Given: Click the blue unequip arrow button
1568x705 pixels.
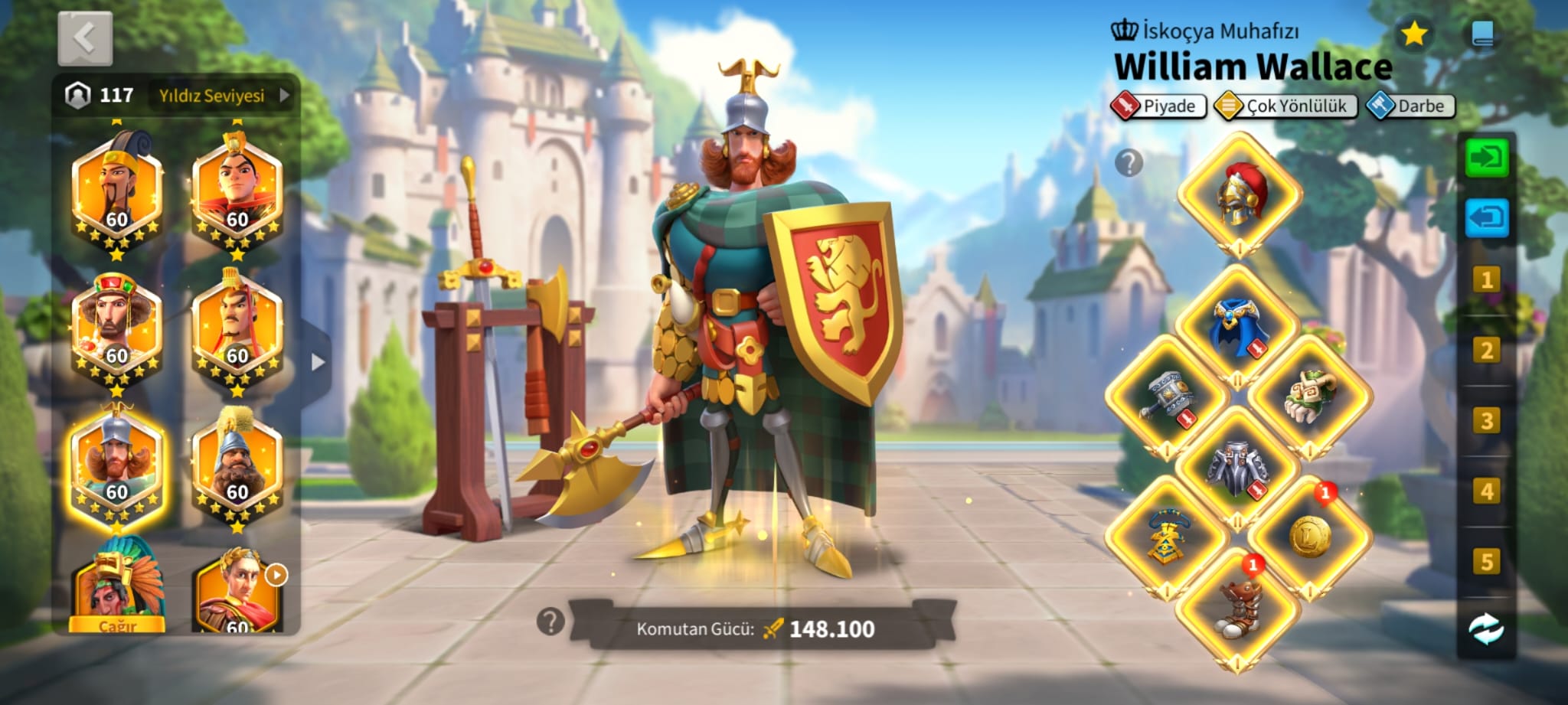Looking at the screenshot, I should pos(1486,218).
